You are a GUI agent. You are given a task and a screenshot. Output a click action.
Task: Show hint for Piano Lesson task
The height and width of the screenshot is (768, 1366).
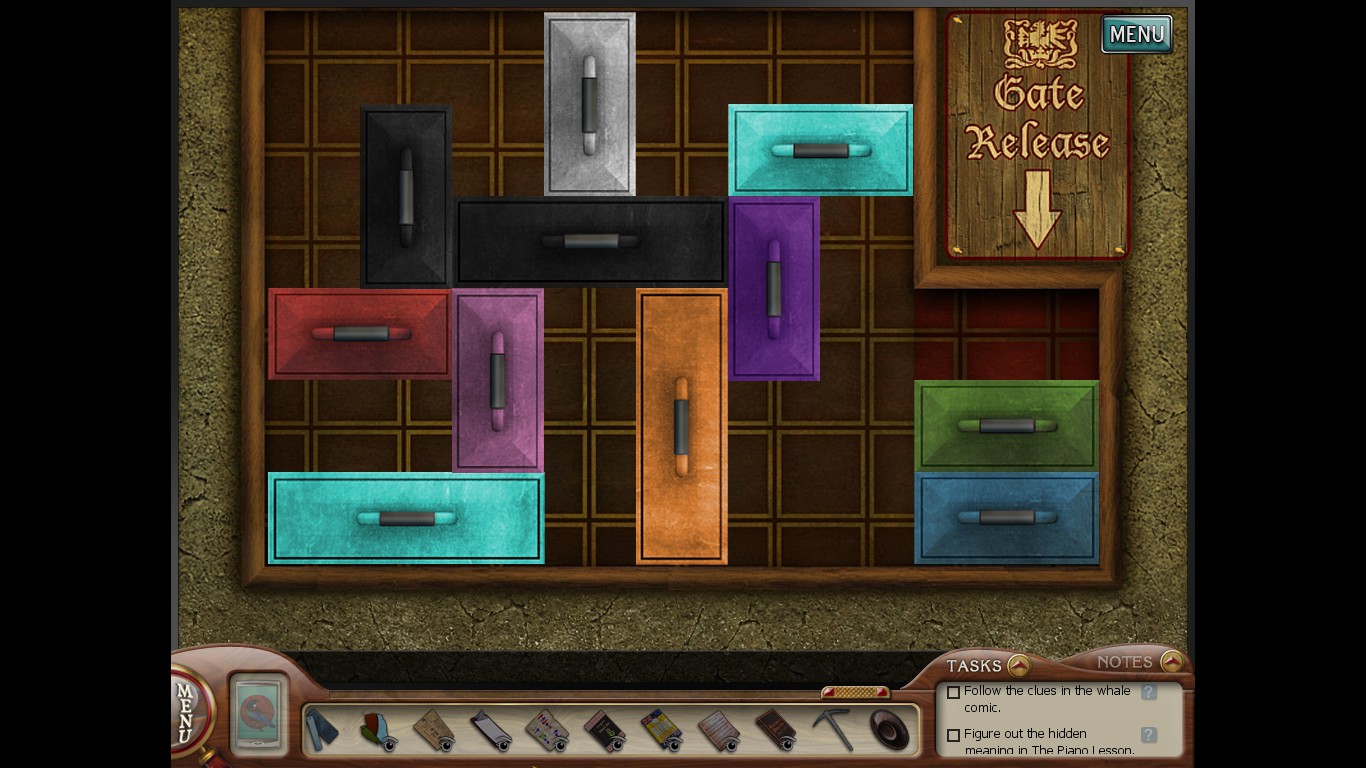point(1149,735)
